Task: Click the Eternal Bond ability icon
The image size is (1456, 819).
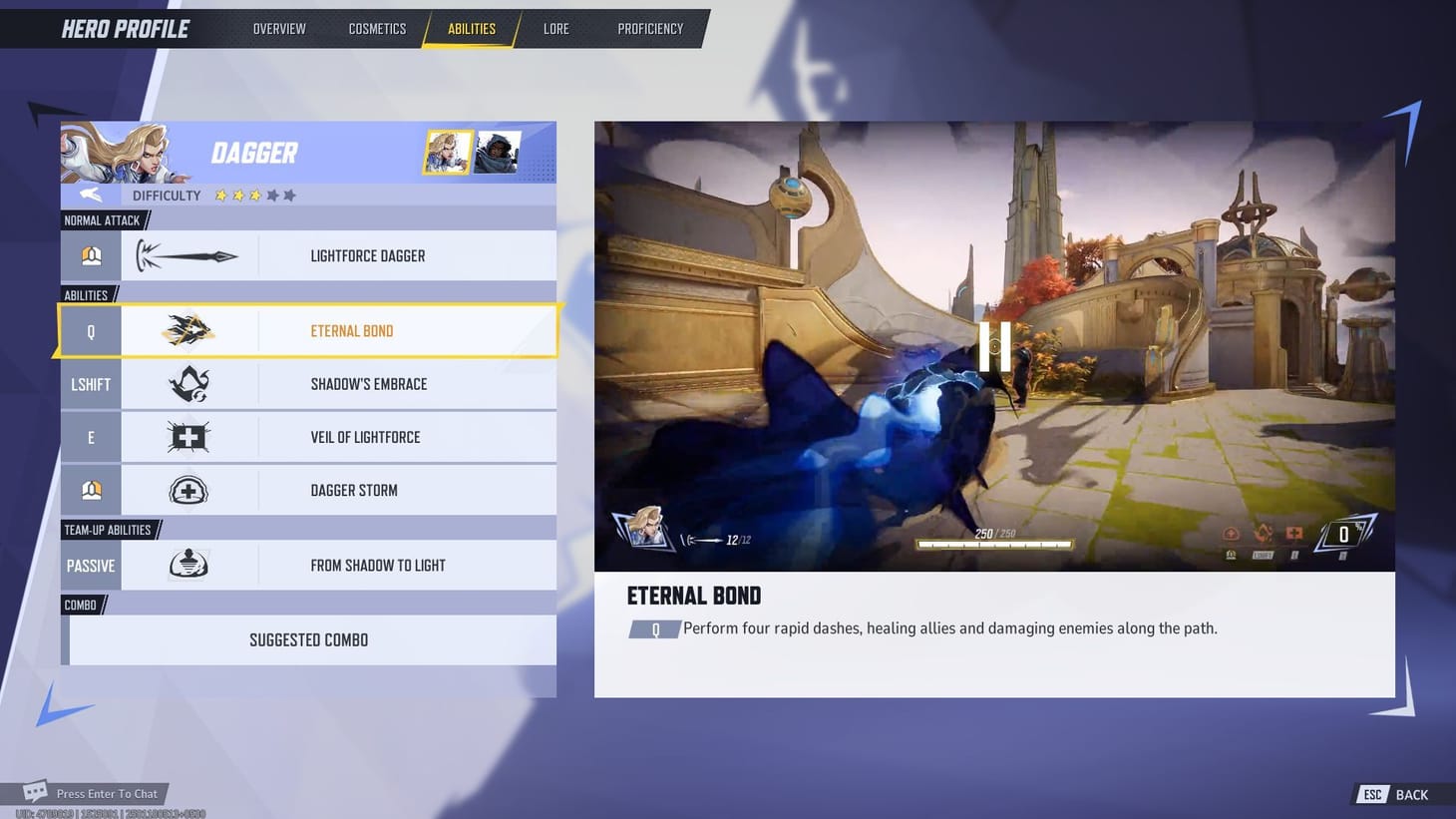Action: [x=187, y=330]
